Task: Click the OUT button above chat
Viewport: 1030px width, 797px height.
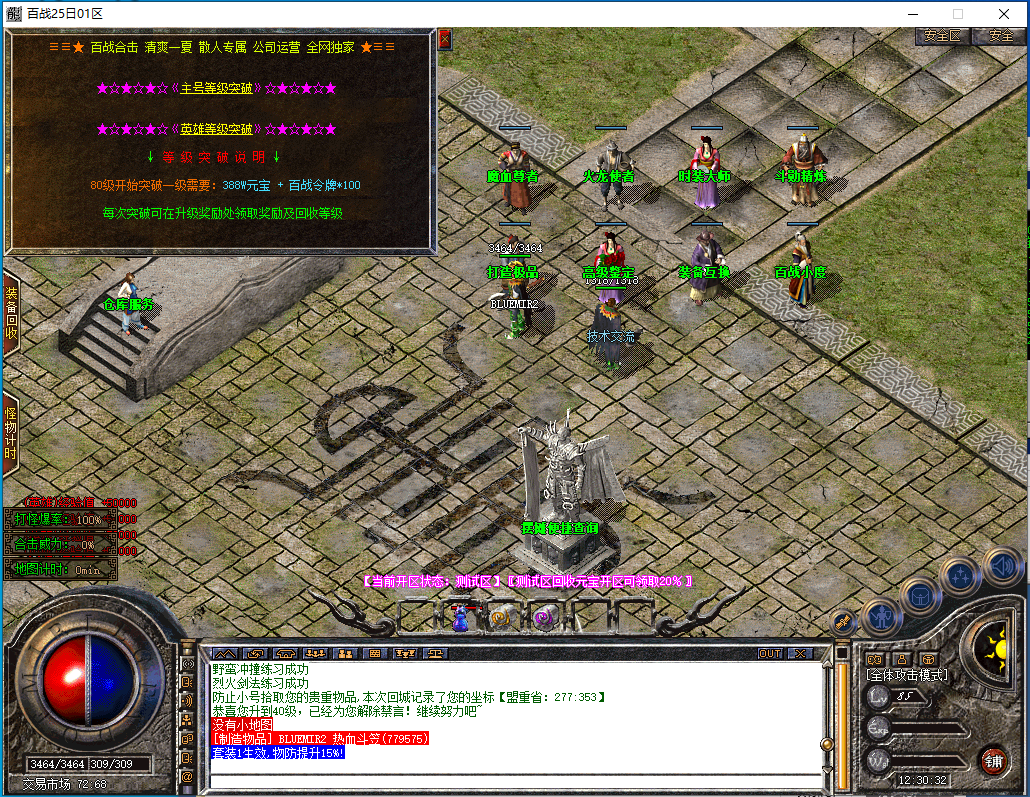Action: (x=770, y=653)
